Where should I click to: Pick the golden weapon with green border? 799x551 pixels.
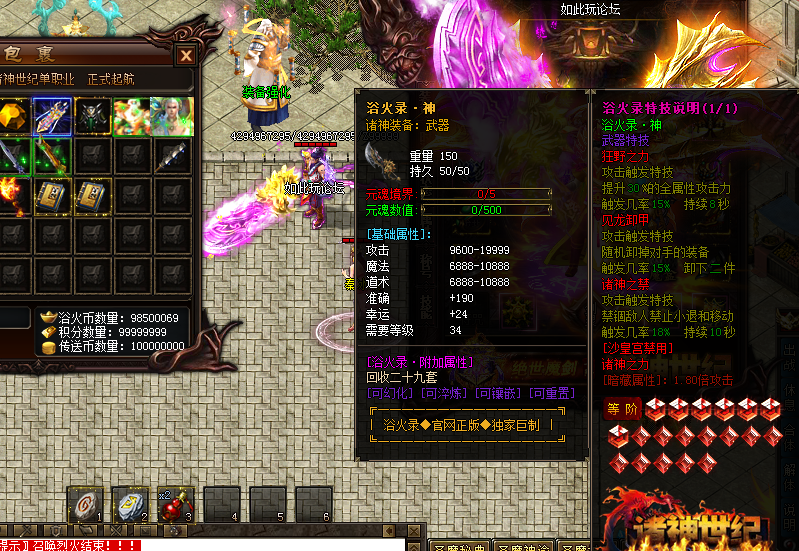coord(51,155)
